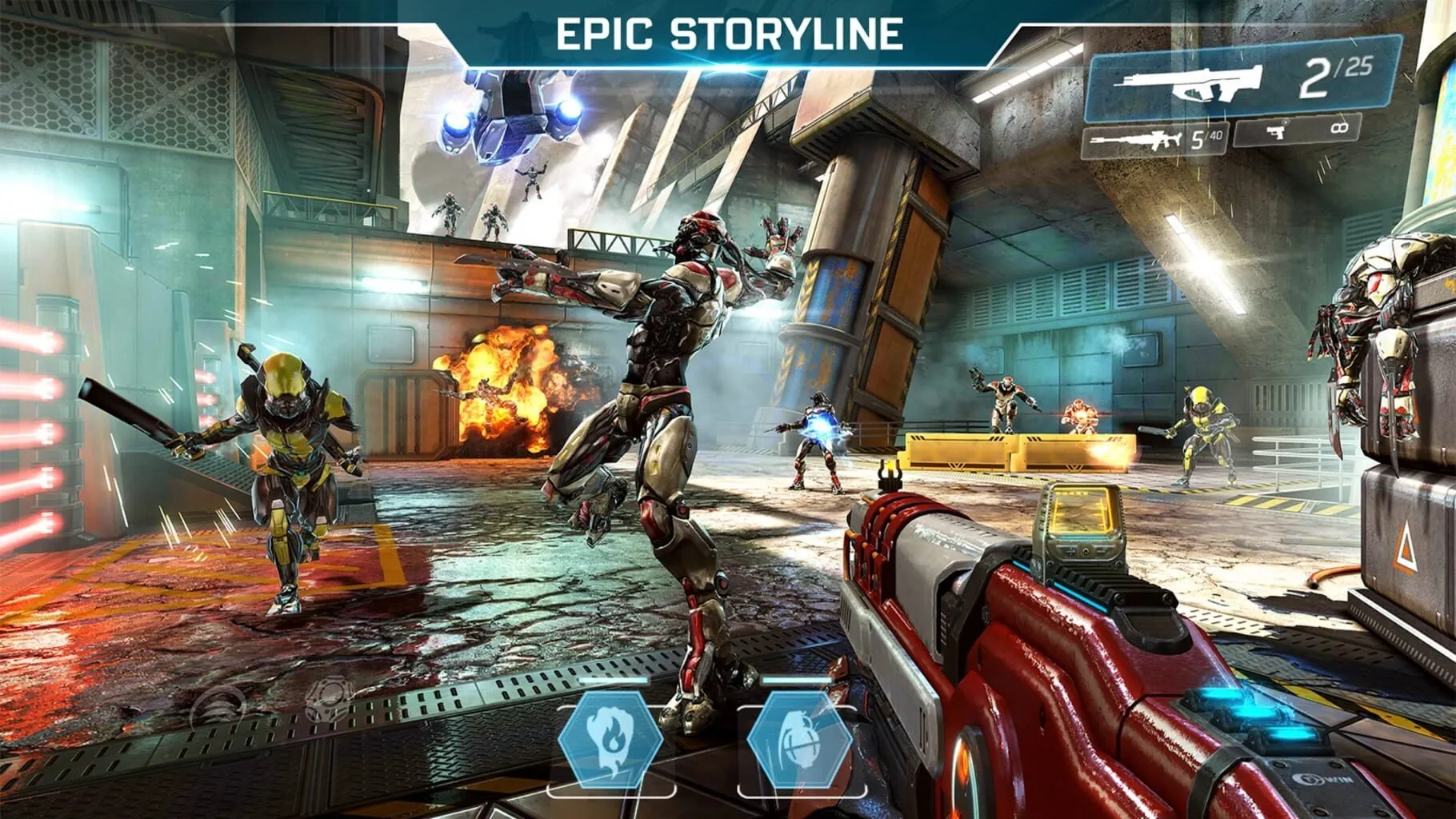Throw a grenade with the grenade ability
1456x819 pixels.
pos(799,740)
